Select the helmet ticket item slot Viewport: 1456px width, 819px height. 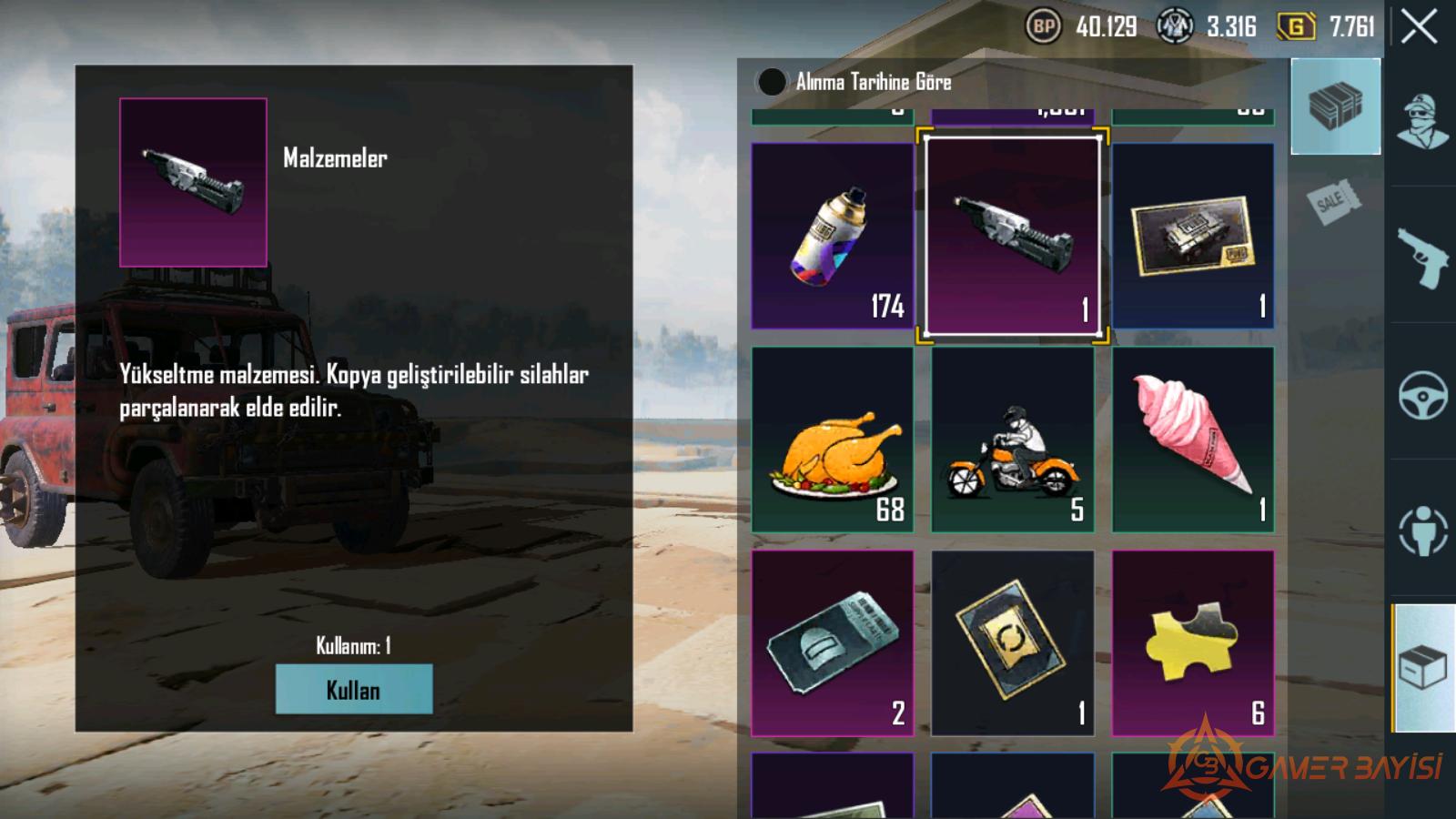[832, 642]
